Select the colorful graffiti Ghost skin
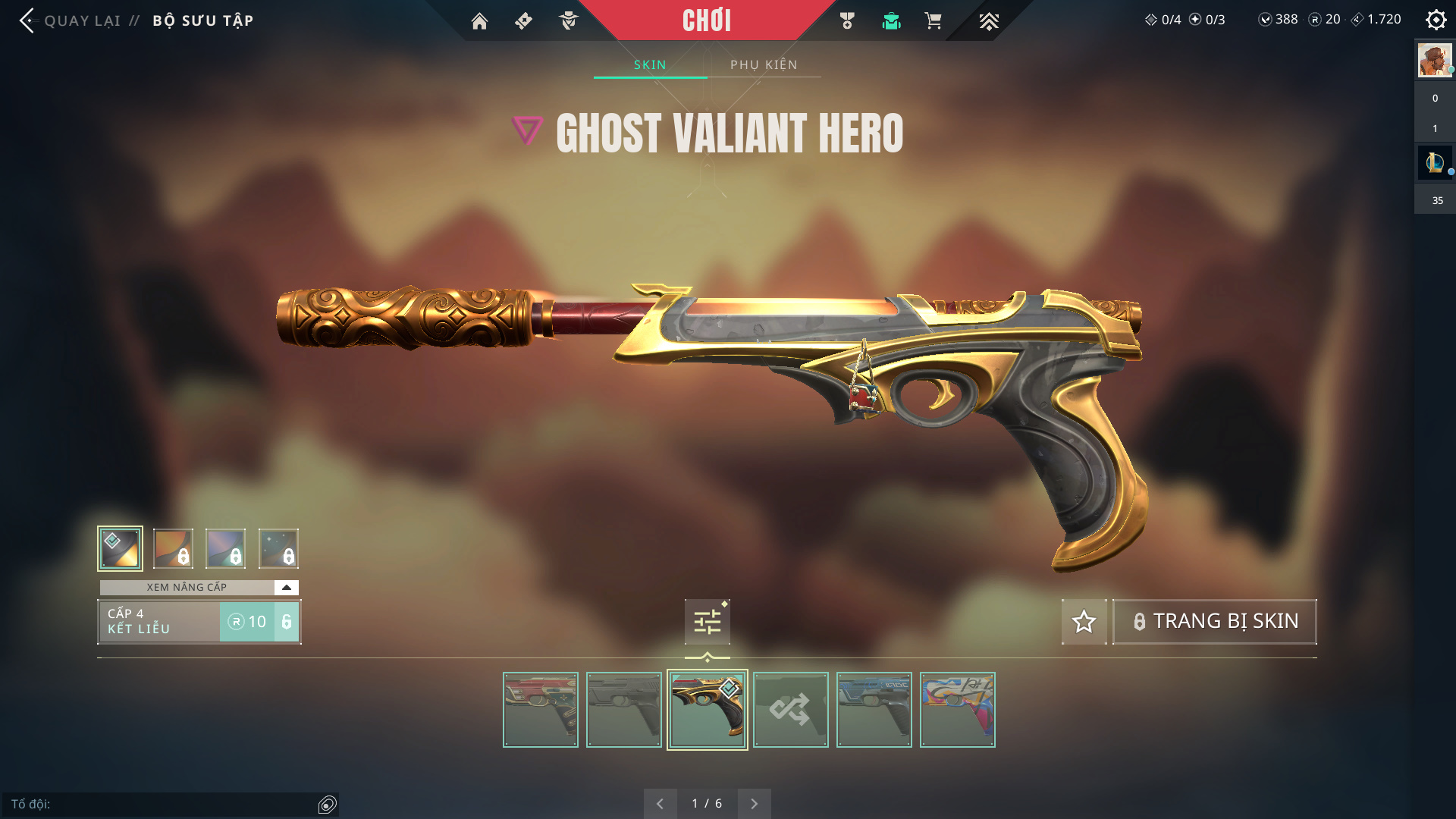 click(x=957, y=710)
